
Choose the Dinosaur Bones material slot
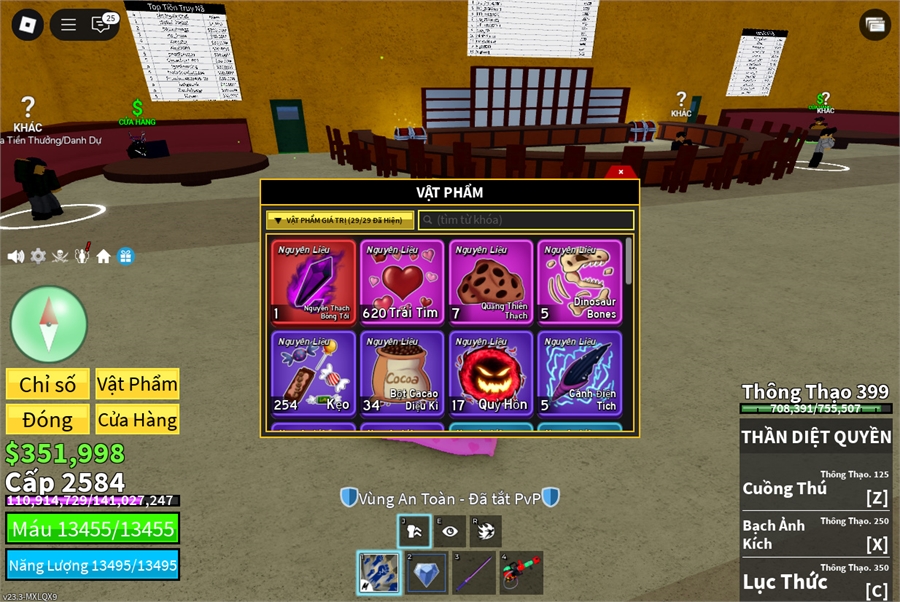(579, 282)
